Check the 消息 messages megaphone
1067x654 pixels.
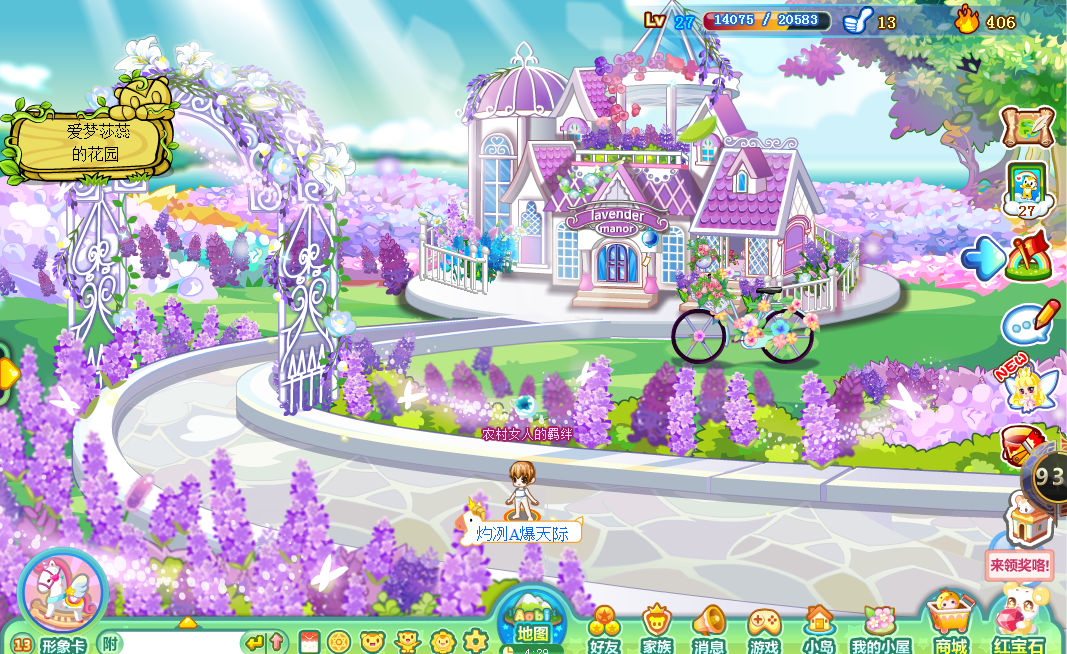(x=709, y=630)
